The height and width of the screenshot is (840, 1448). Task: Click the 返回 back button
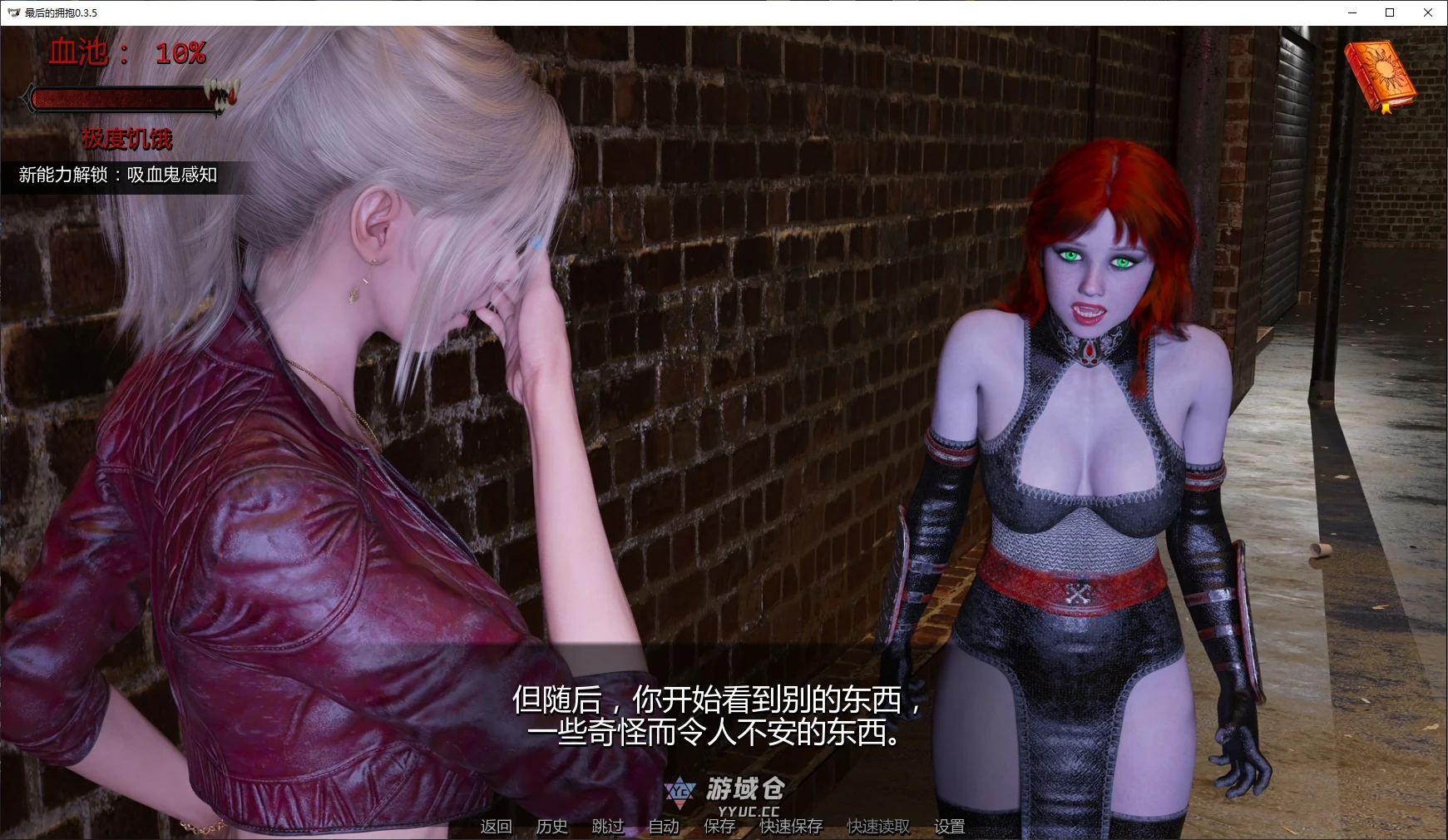pyautogui.click(x=495, y=826)
